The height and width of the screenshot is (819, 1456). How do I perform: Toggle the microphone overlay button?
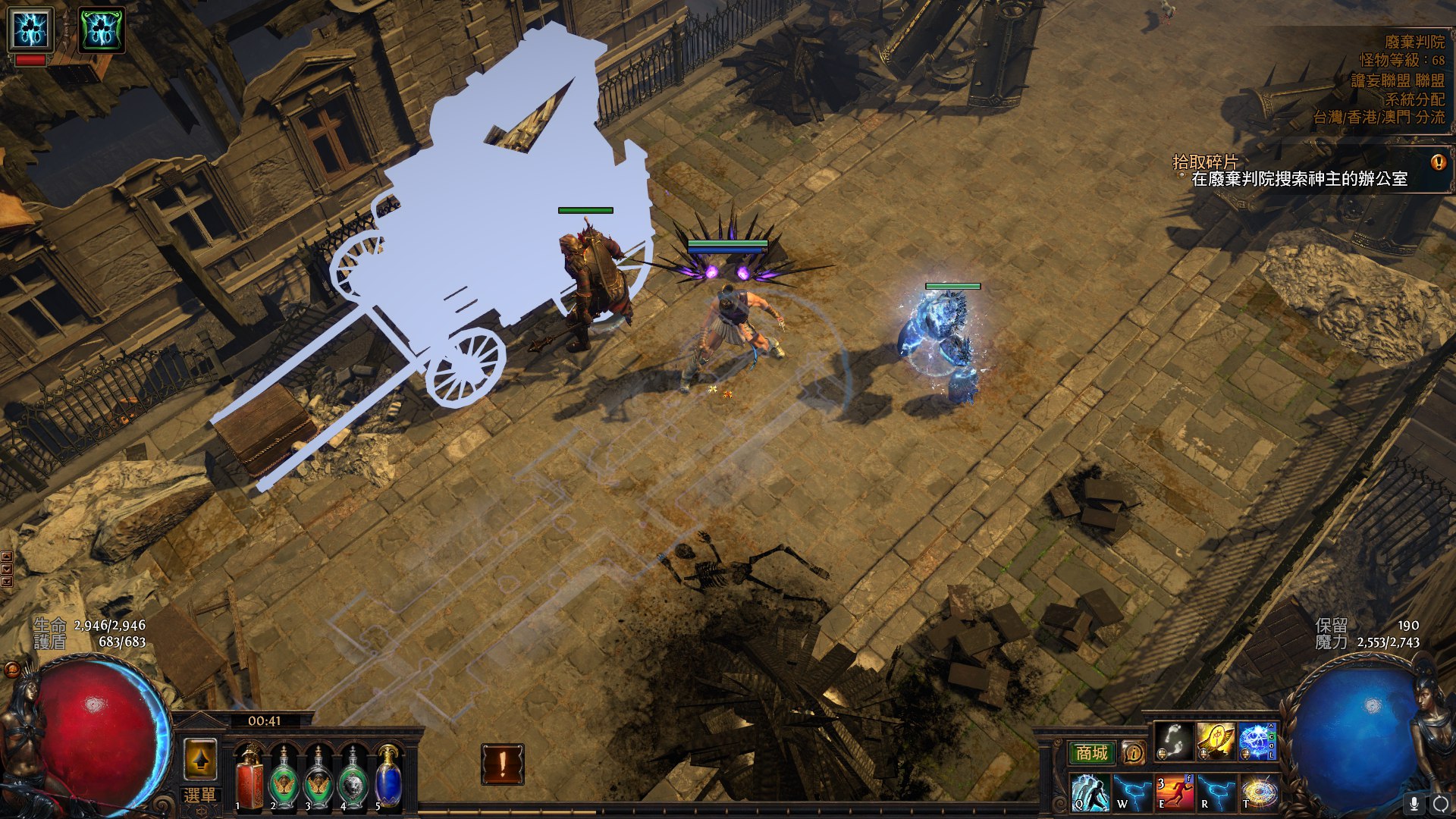click(1414, 803)
